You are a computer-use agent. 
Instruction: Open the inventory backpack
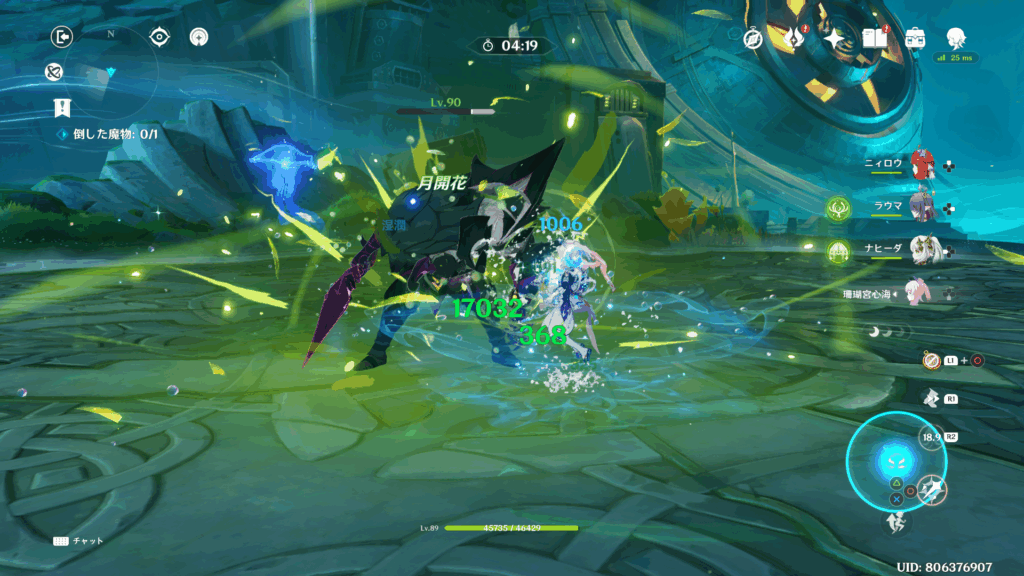914,38
